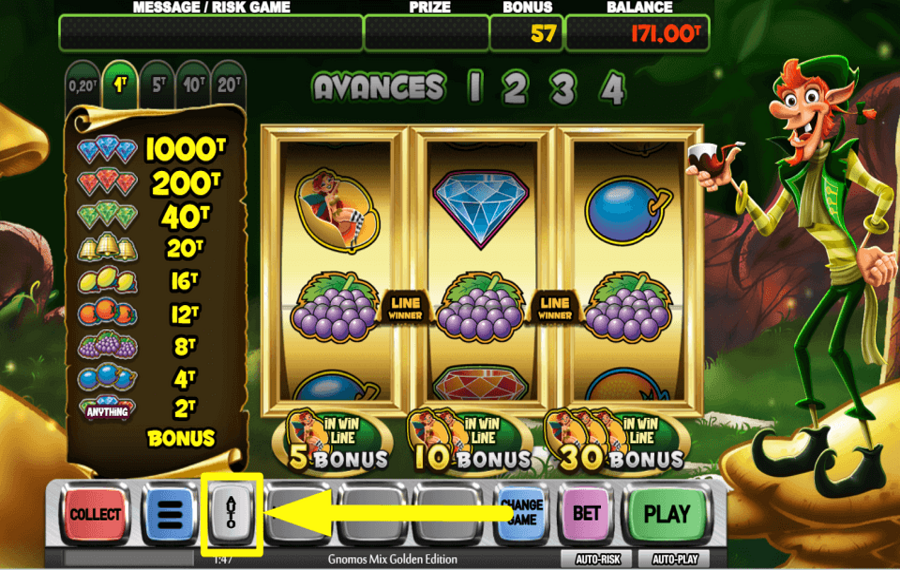Spin the reels with the green PLAY button

(666, 515)
